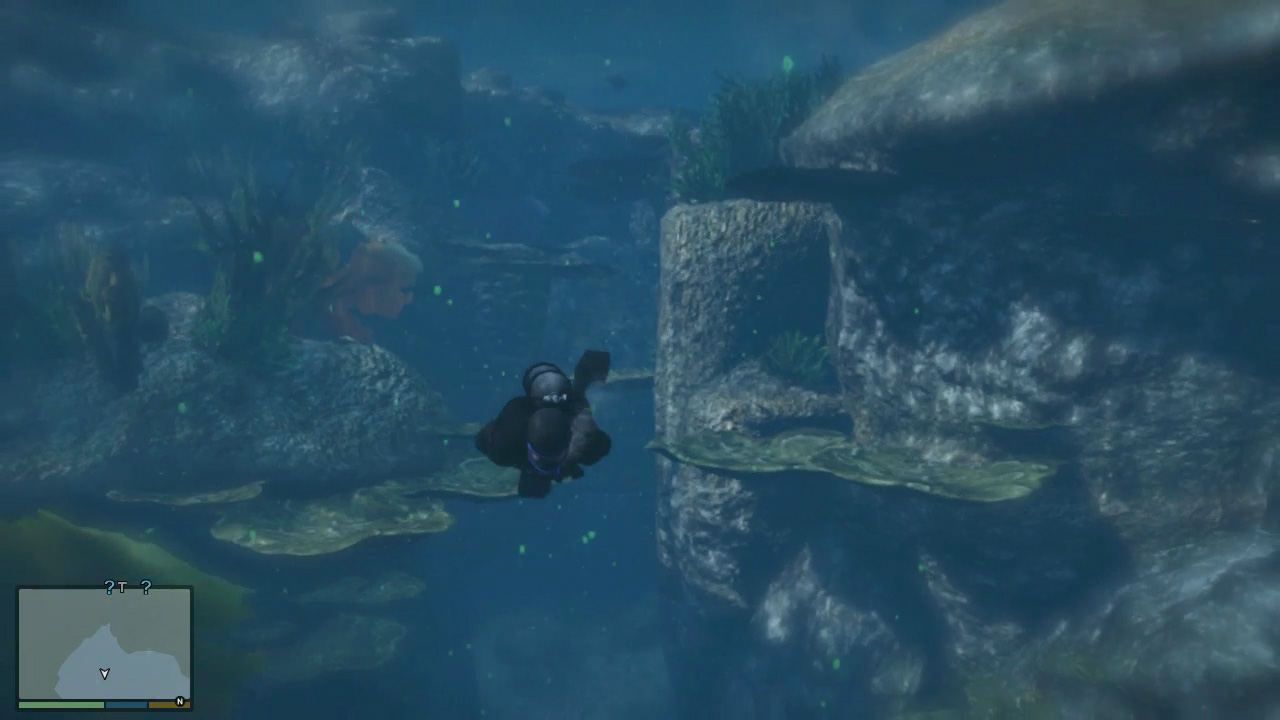Click the north N compass marker
The image size is (1280, 720).
(x=180, y=701)
